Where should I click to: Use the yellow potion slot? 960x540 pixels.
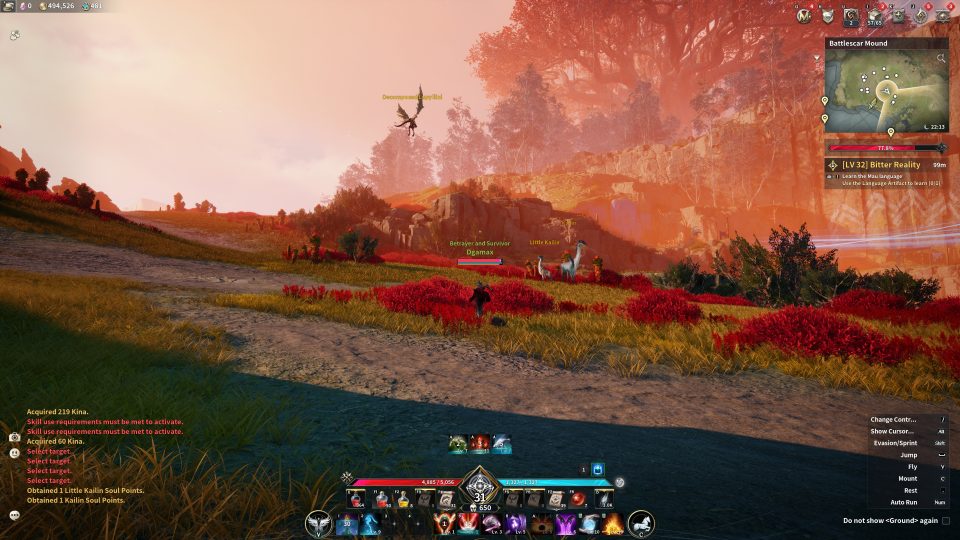pos(403,498)
